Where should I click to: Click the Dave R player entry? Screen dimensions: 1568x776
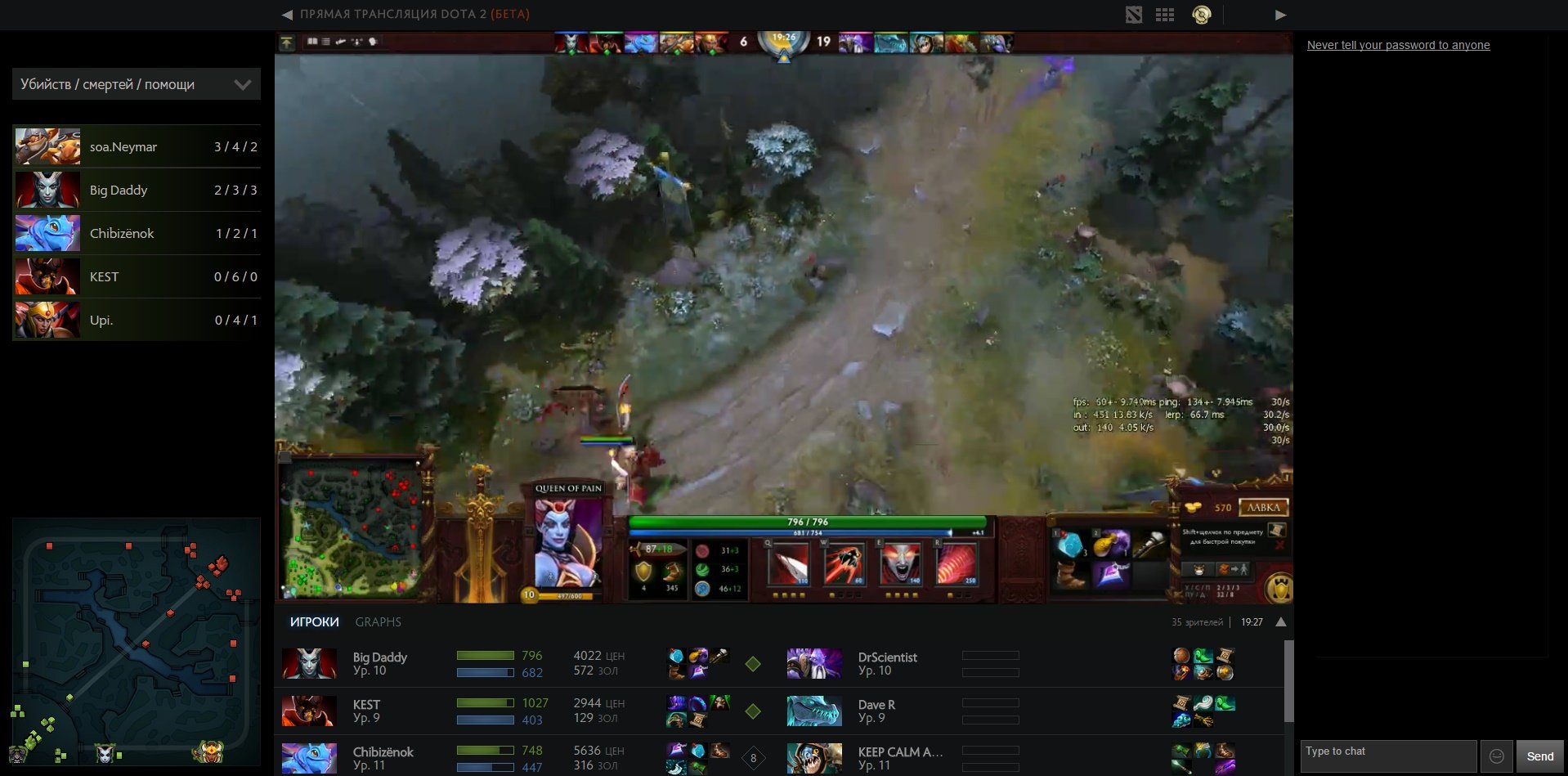(x=876, y=711)
